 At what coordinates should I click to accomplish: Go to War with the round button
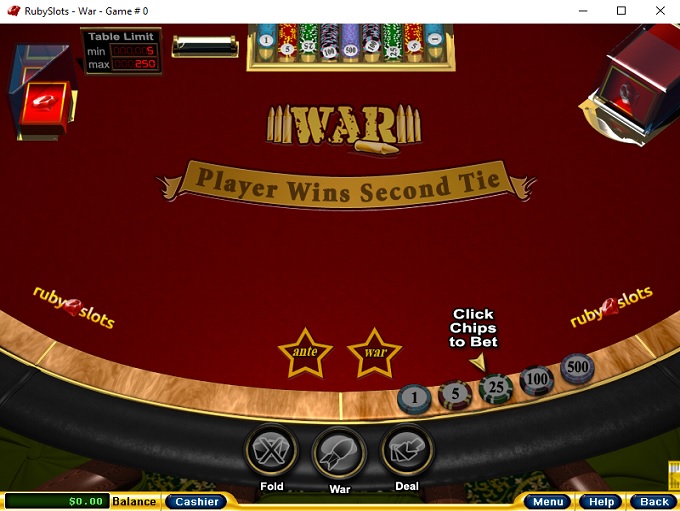point(339,452)
